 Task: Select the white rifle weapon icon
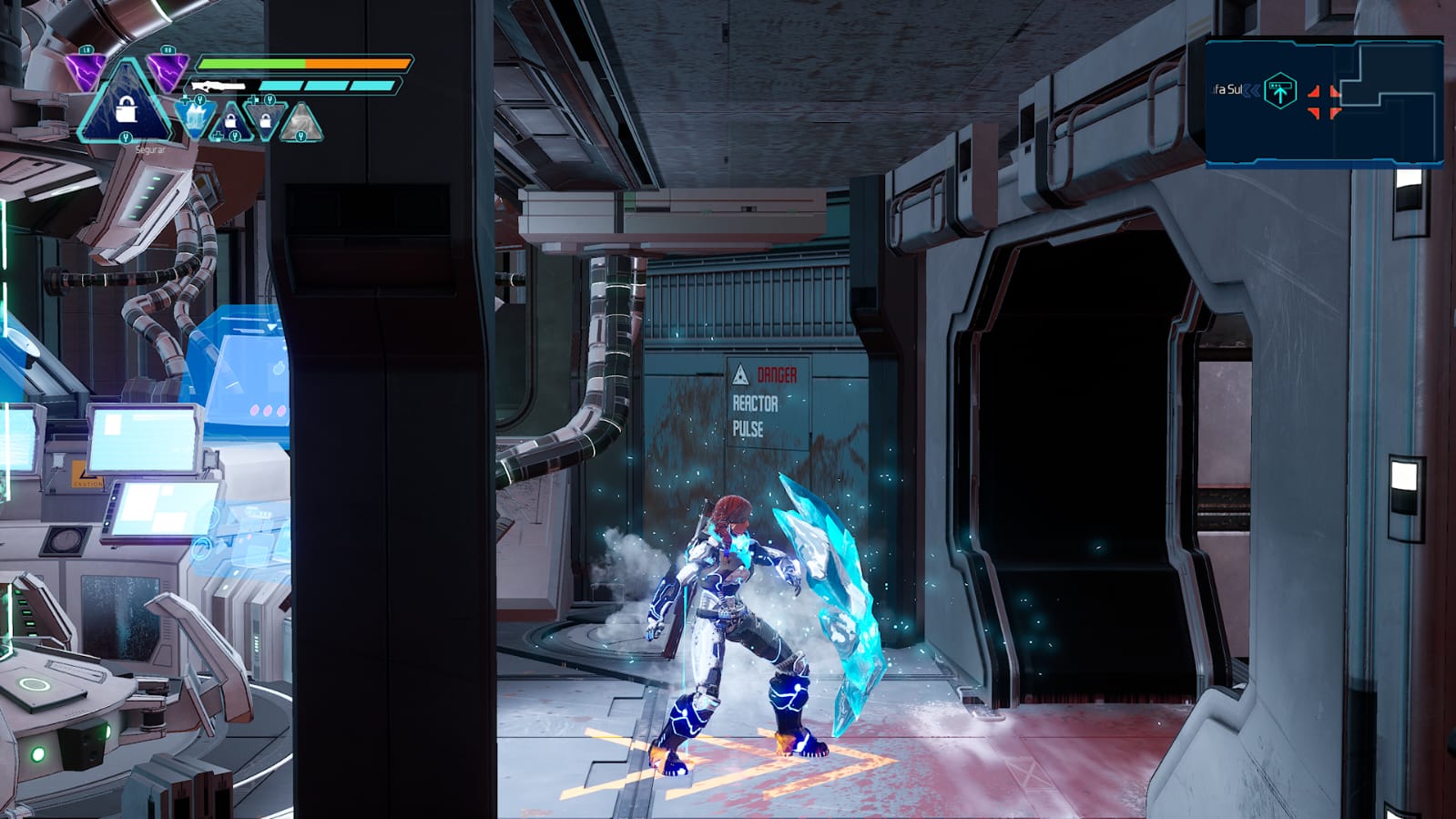tap(219, 87)
